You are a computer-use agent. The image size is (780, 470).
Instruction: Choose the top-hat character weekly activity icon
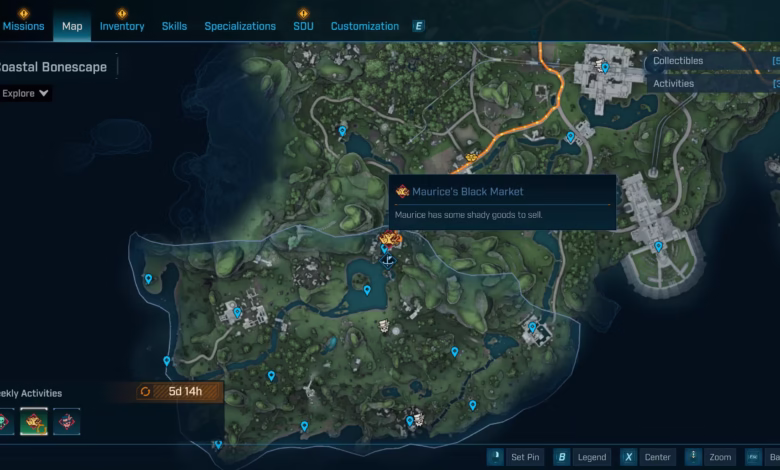tap(66, 422)
